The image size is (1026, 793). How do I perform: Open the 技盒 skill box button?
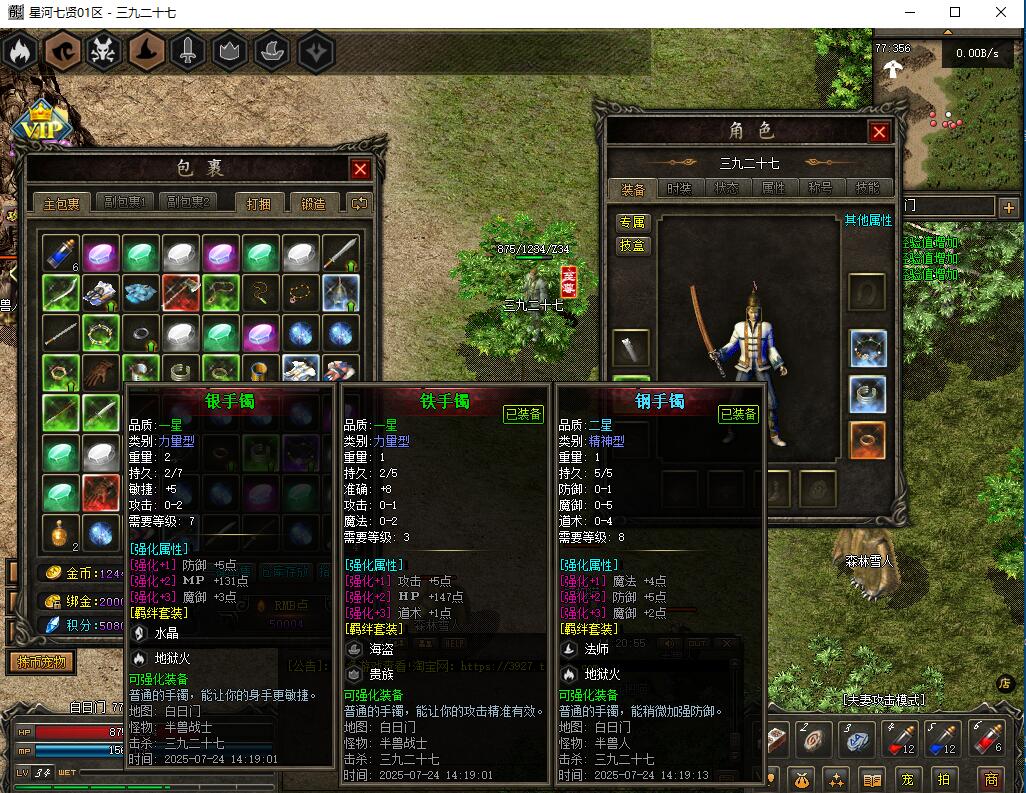[x=632, y=246]
